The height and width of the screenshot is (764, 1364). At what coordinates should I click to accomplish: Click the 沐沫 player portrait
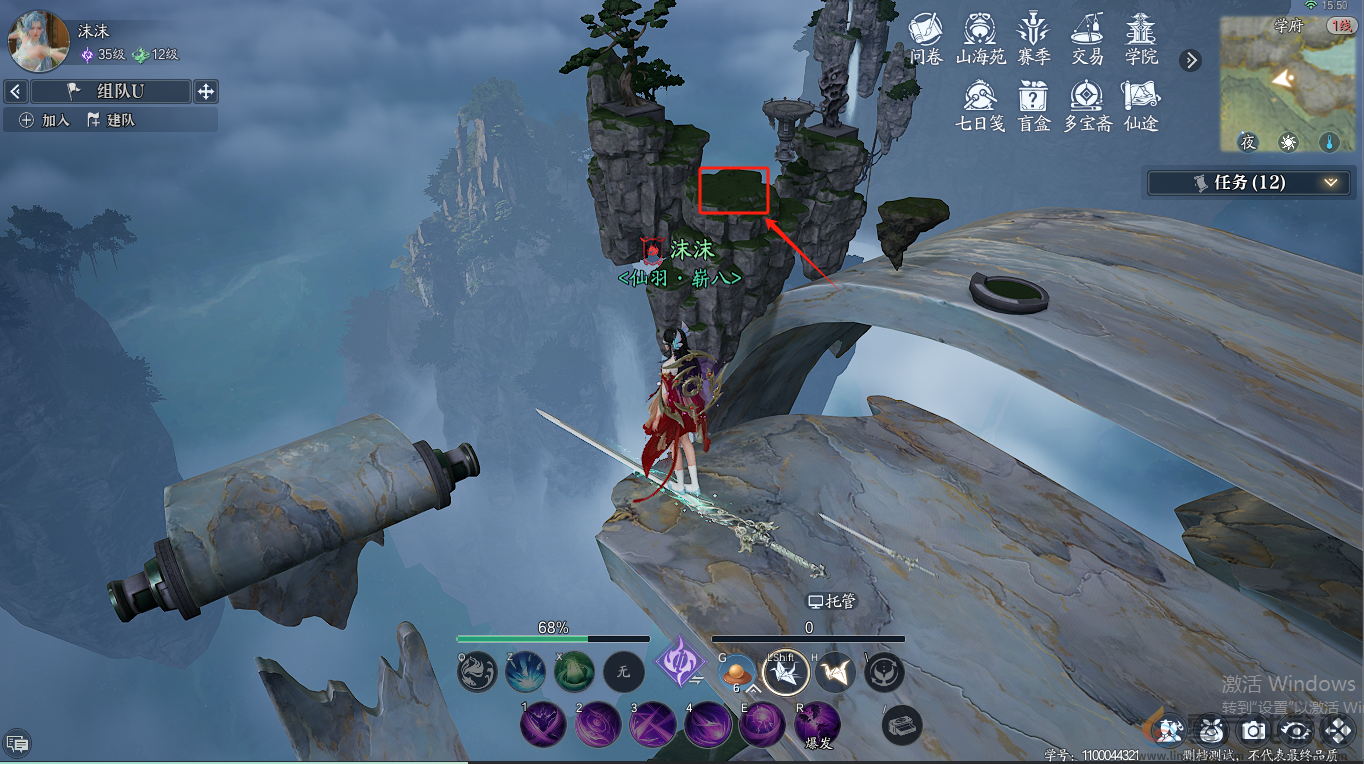pos(38,42)
